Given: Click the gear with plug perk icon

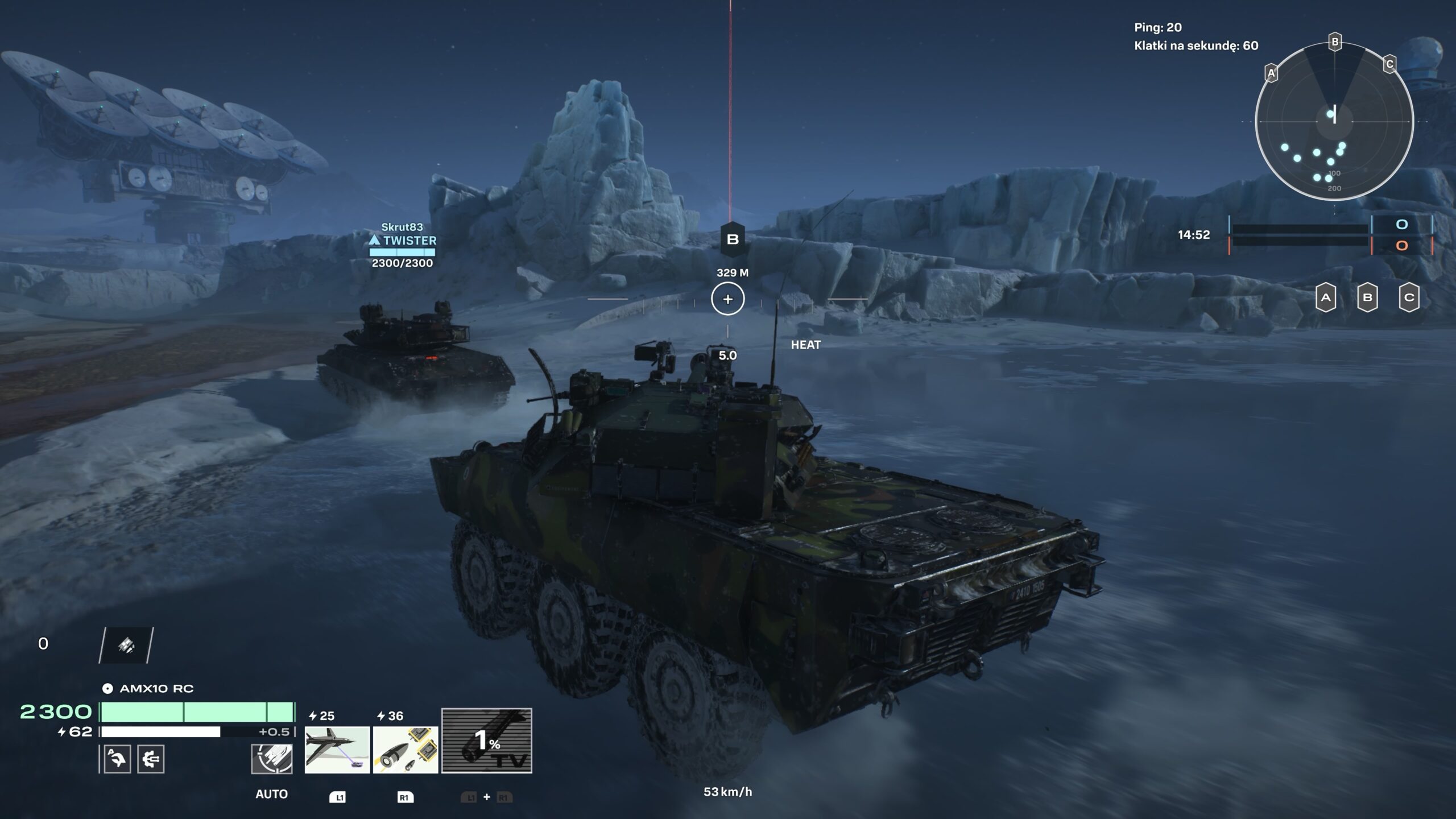Looking at the screenshot, I should pyautogui.click(x=151, y=759).
